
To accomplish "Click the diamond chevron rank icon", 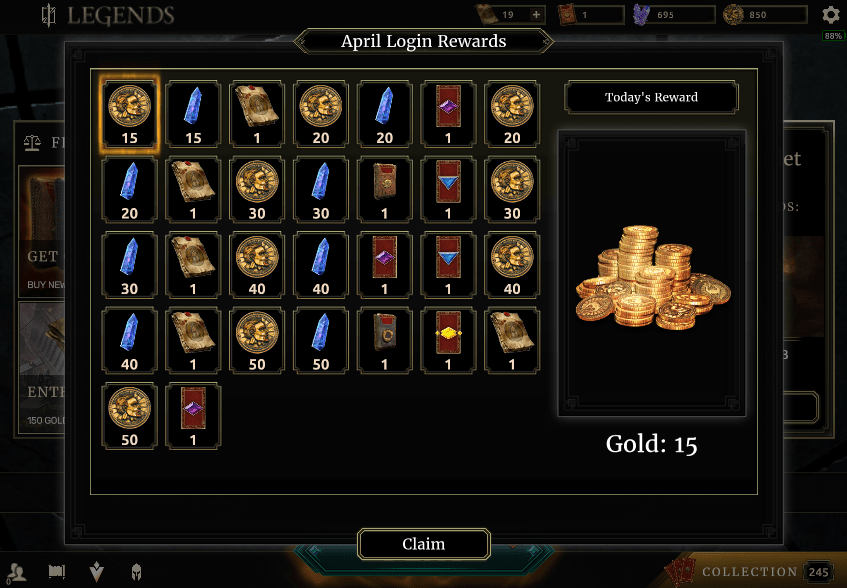I will pos(96,572).
